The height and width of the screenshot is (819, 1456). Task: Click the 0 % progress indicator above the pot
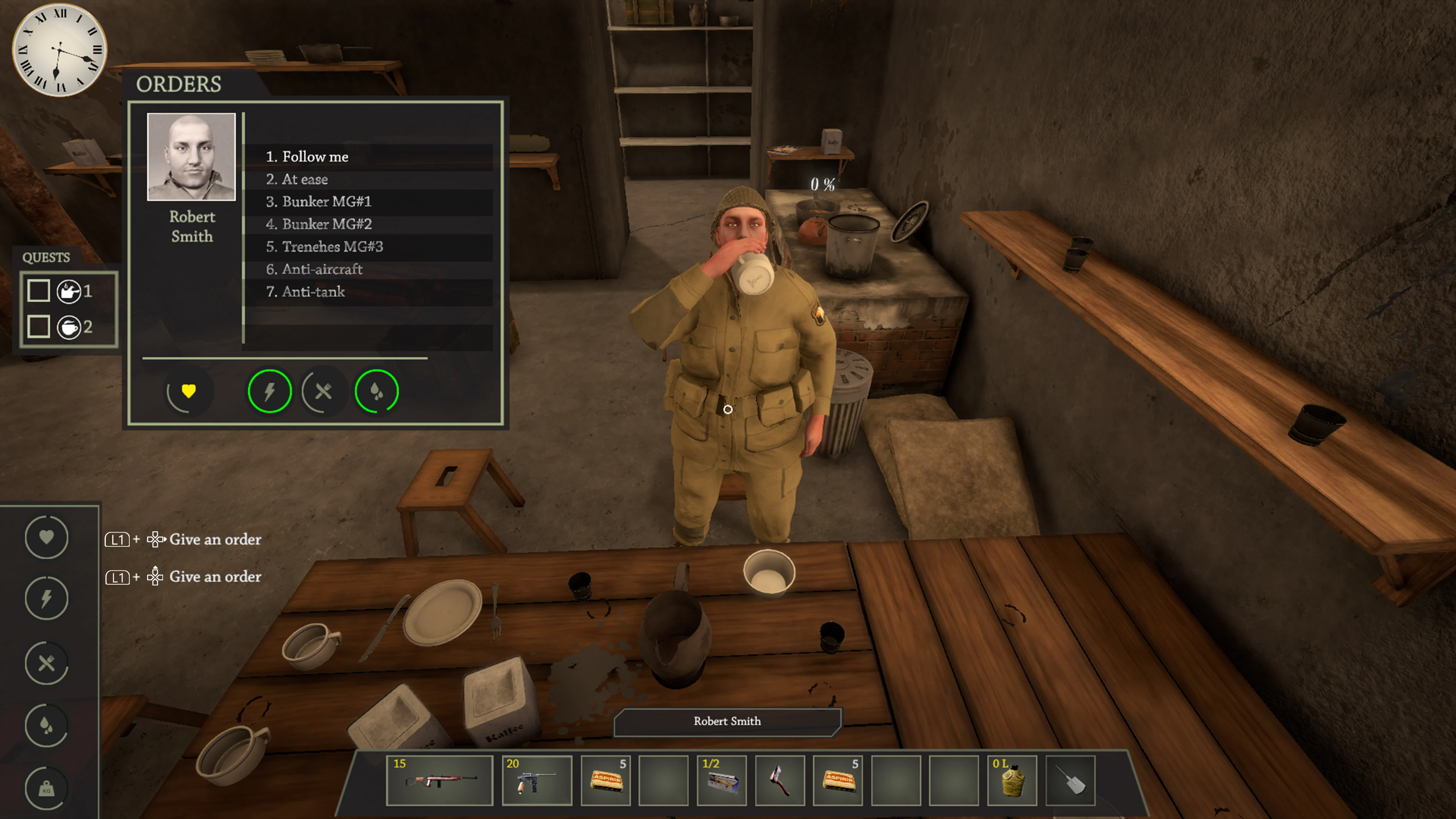822,182
